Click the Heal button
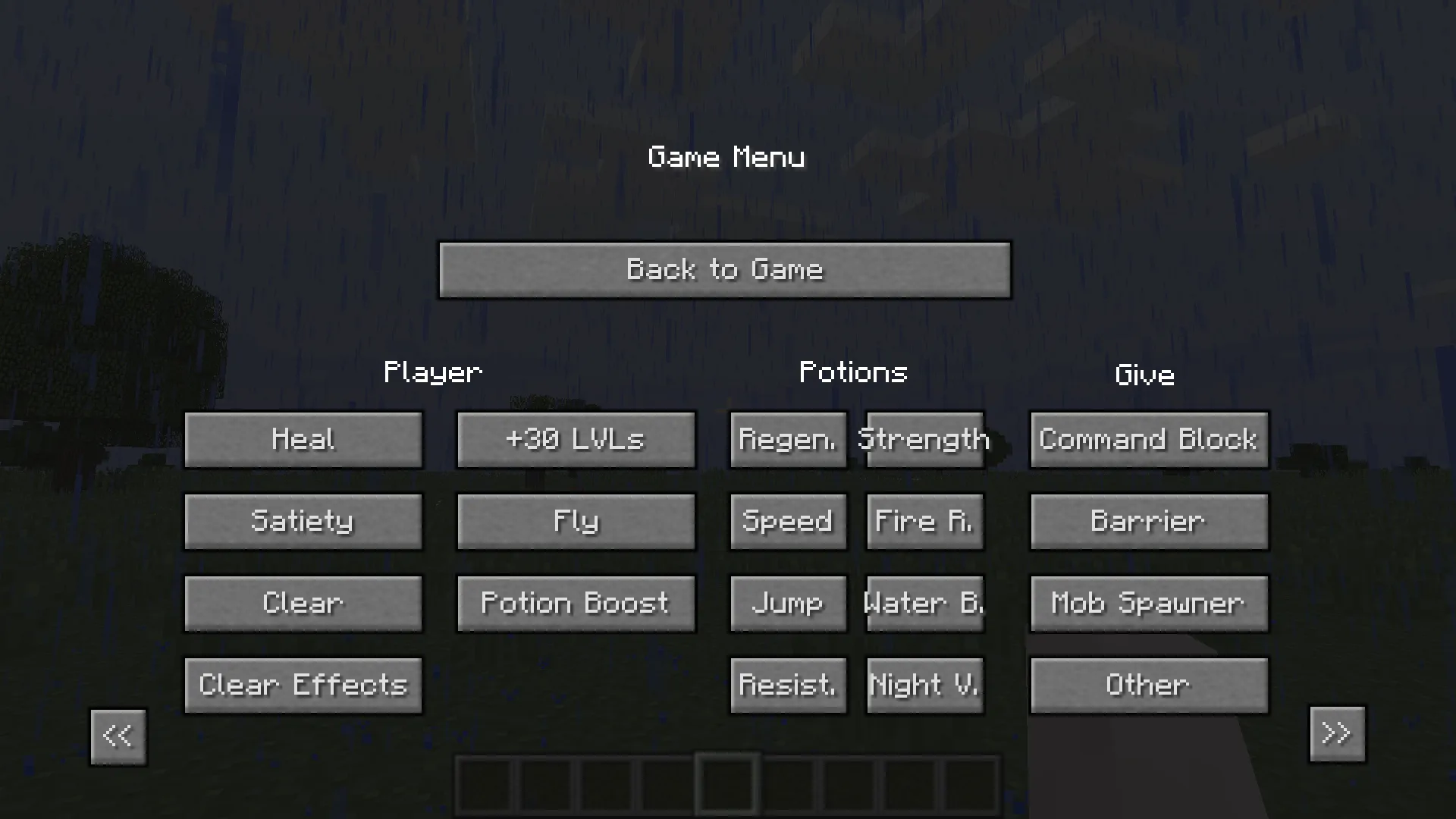The height and width of the screenshot is (819, 1456). tap(303, 440)
